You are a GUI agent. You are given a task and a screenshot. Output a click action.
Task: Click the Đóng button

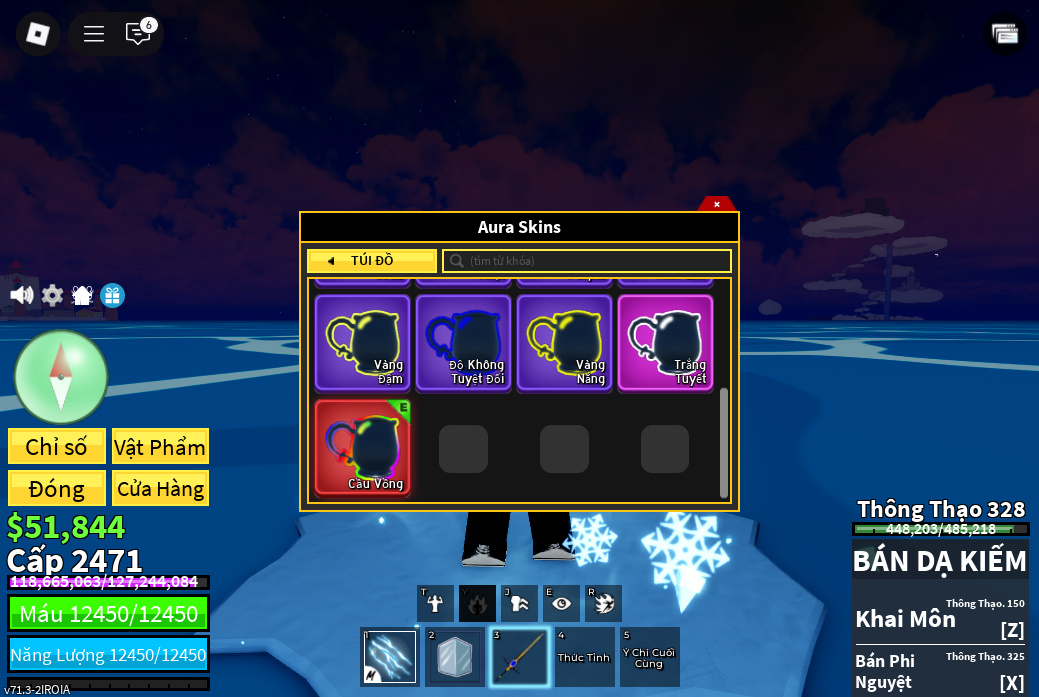(57, 489)
